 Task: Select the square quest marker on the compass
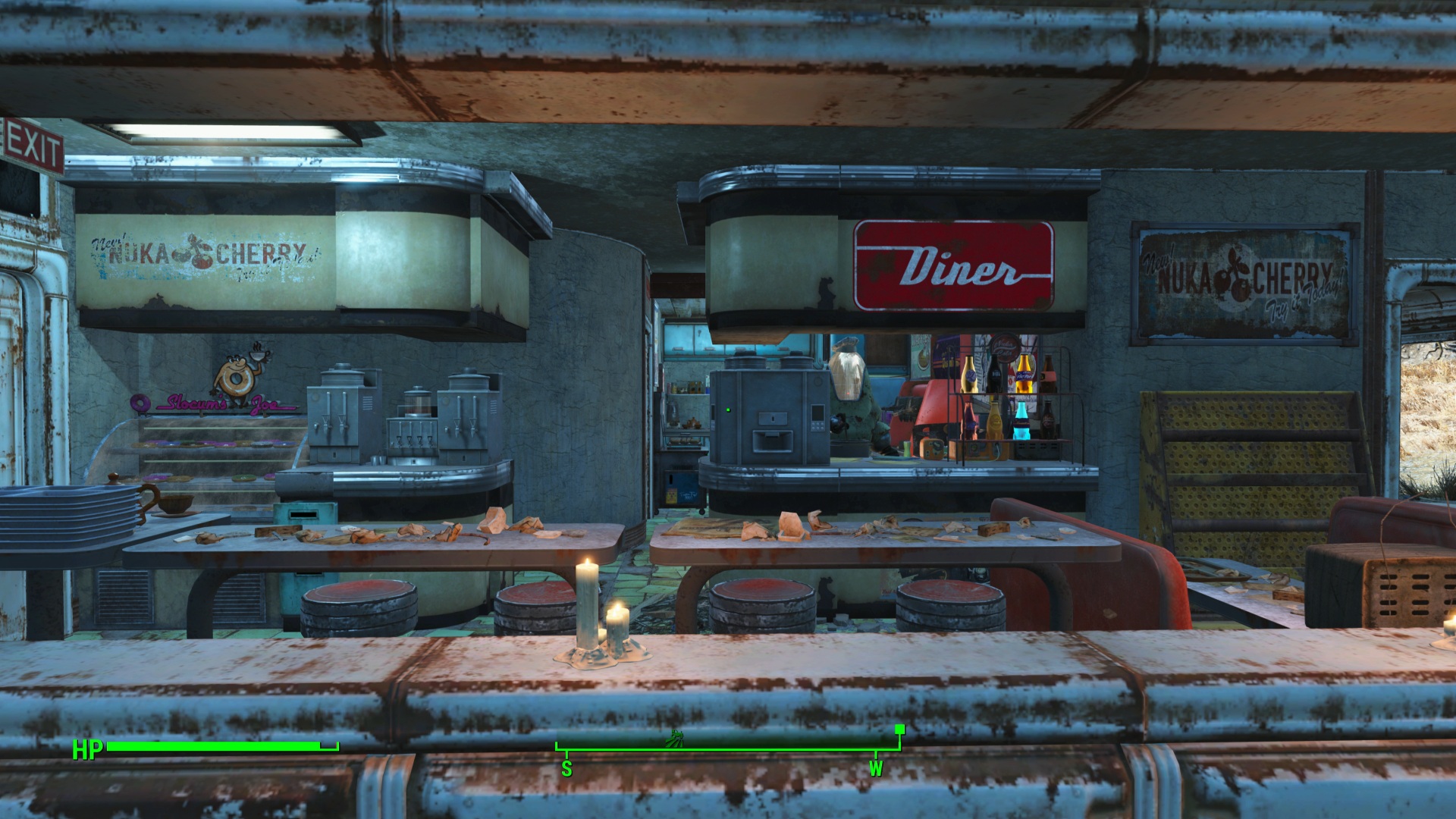point(899,730)
